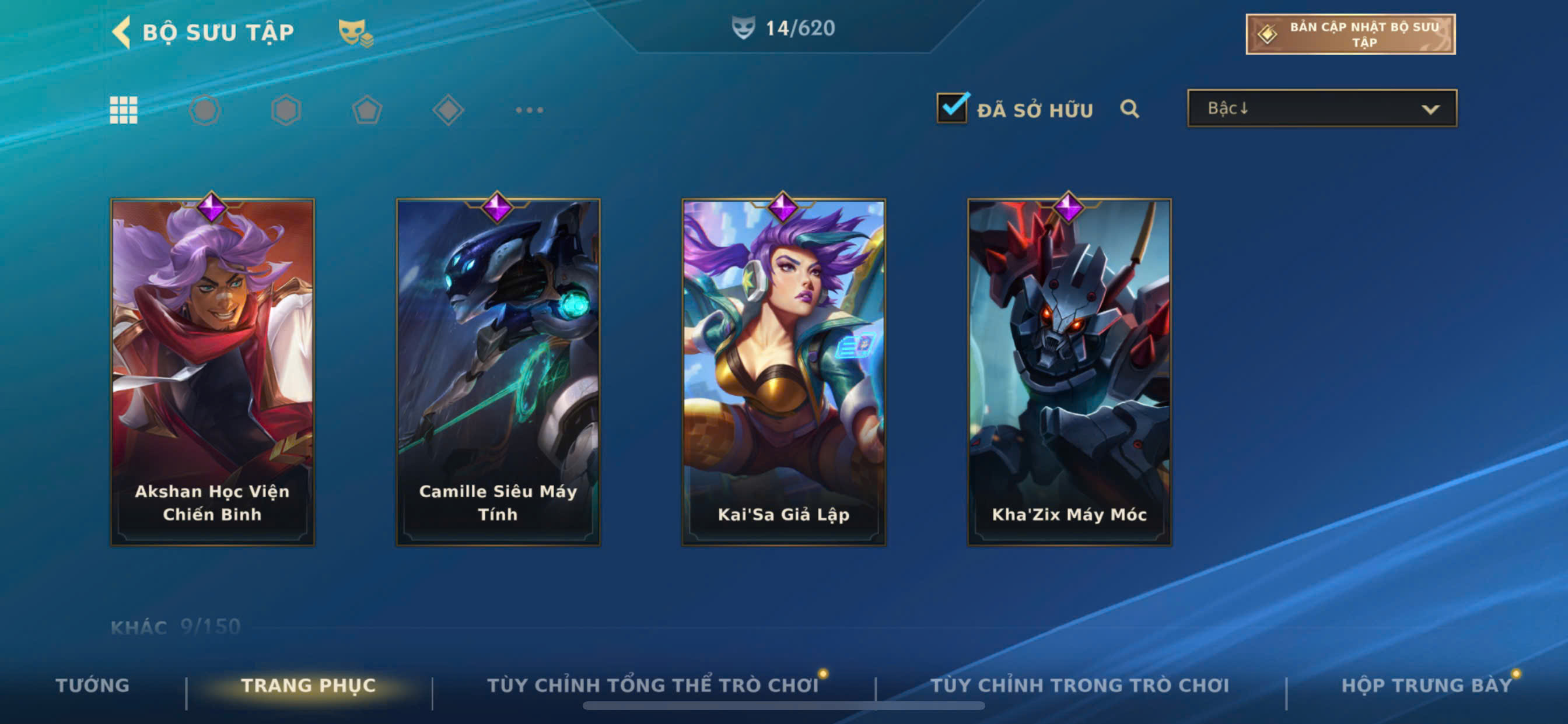The height and width of the screenshot is (724, 1568).
Task: Select Akshan Học Viện Chiến Binh skin
Action: (x=212, y=371)
